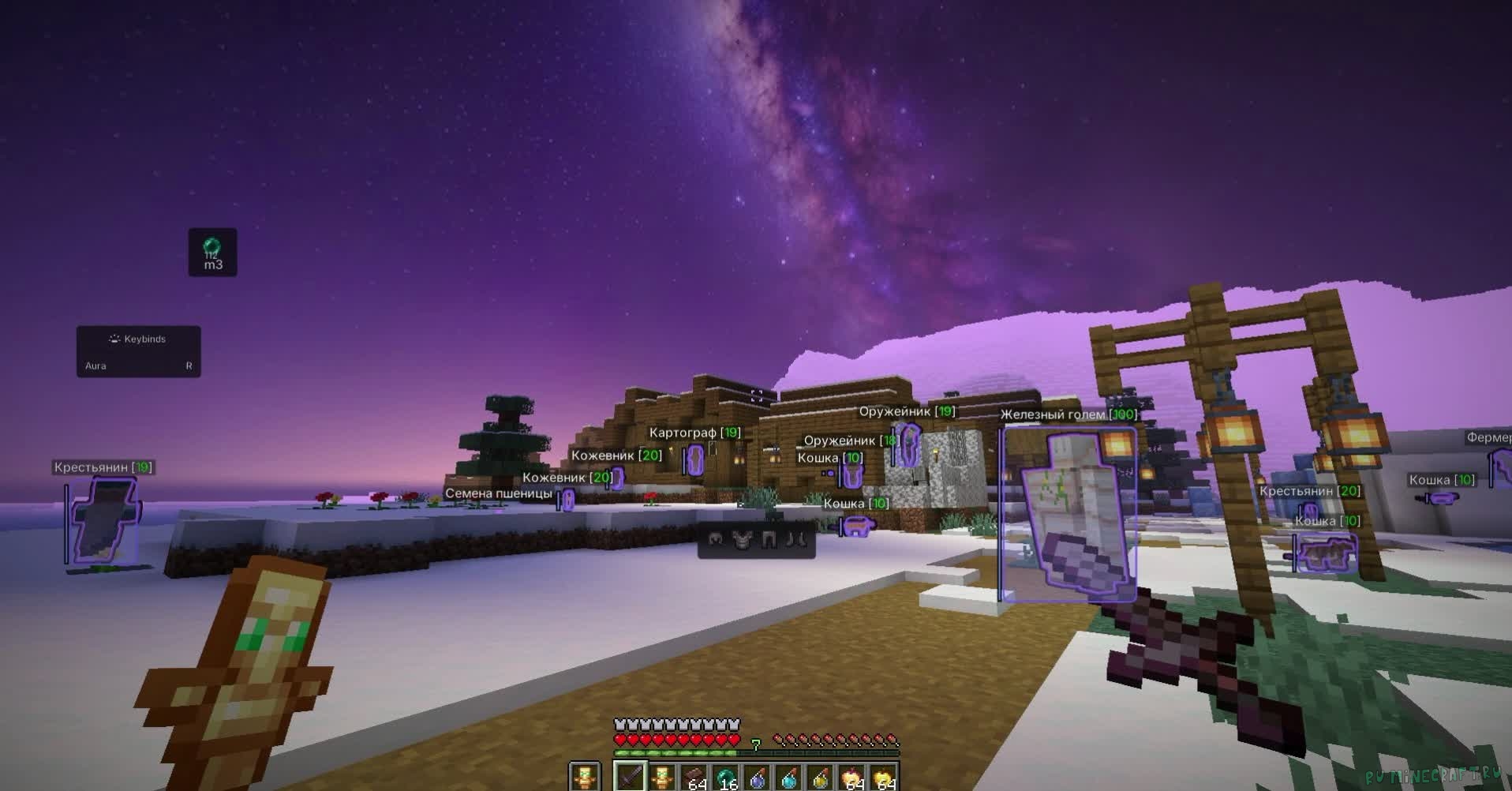Click the chestplate icon in the armor HUD
The image size is (1512, 791).
coord(742,540)
